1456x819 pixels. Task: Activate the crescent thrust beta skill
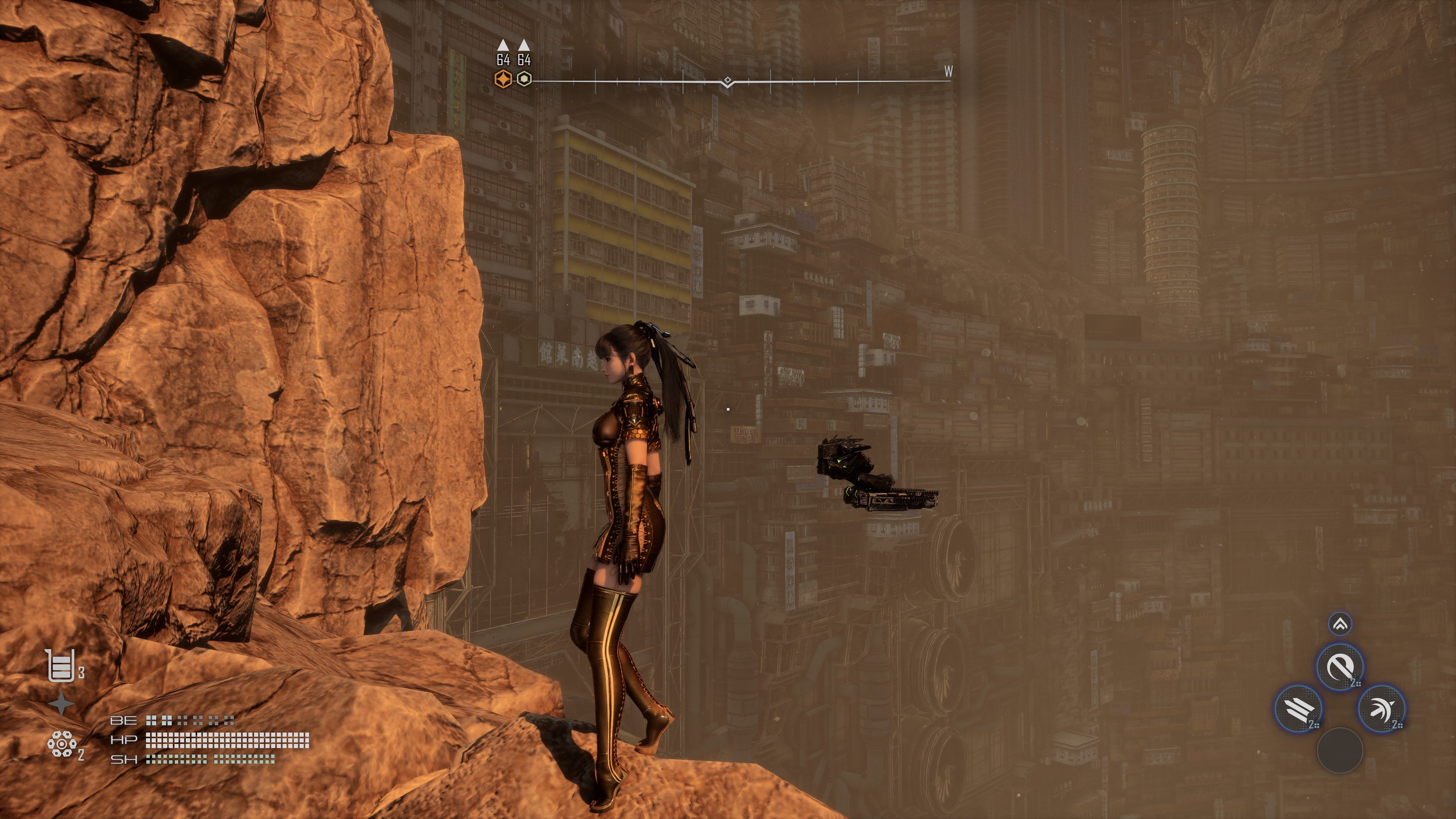[1381, 709]
